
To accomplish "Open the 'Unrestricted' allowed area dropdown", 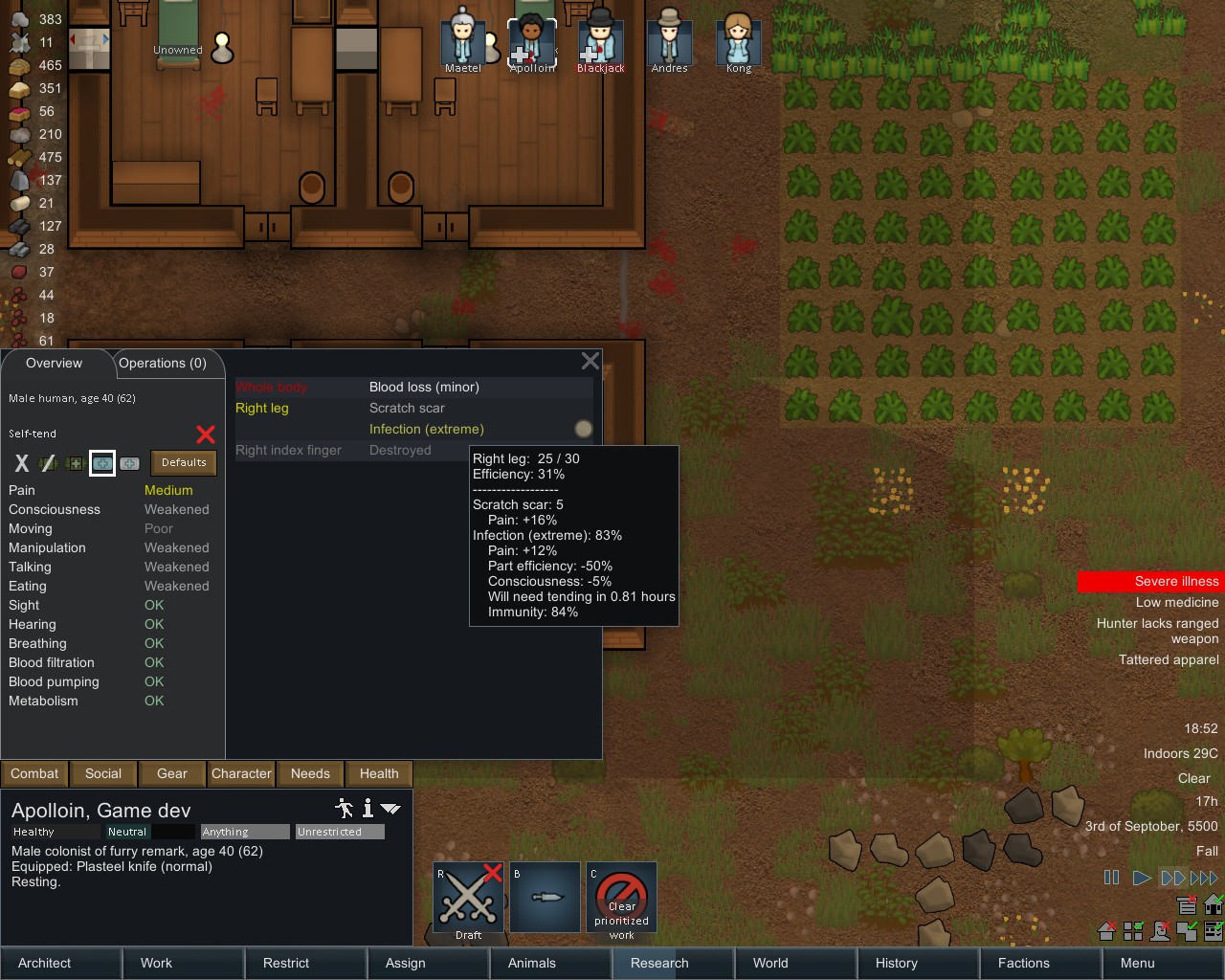I will pyautogui.click(x=339, y=832).
